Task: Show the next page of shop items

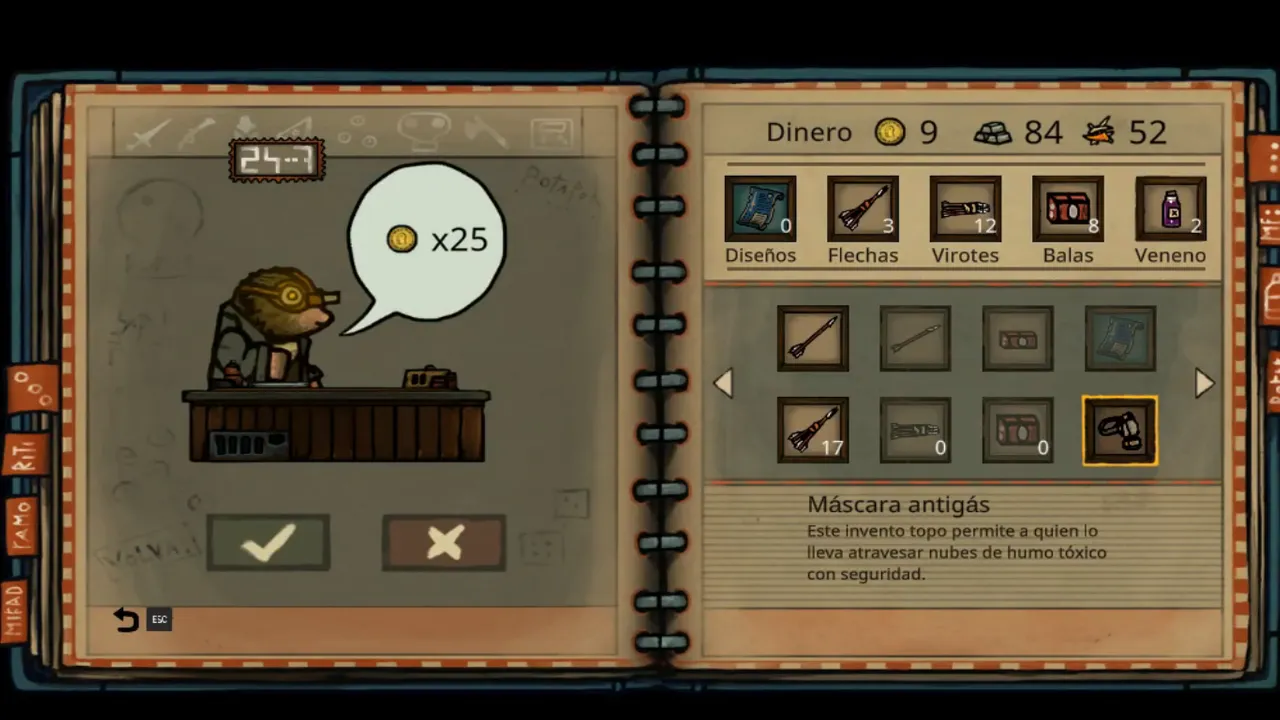Action: [1204, 383]
